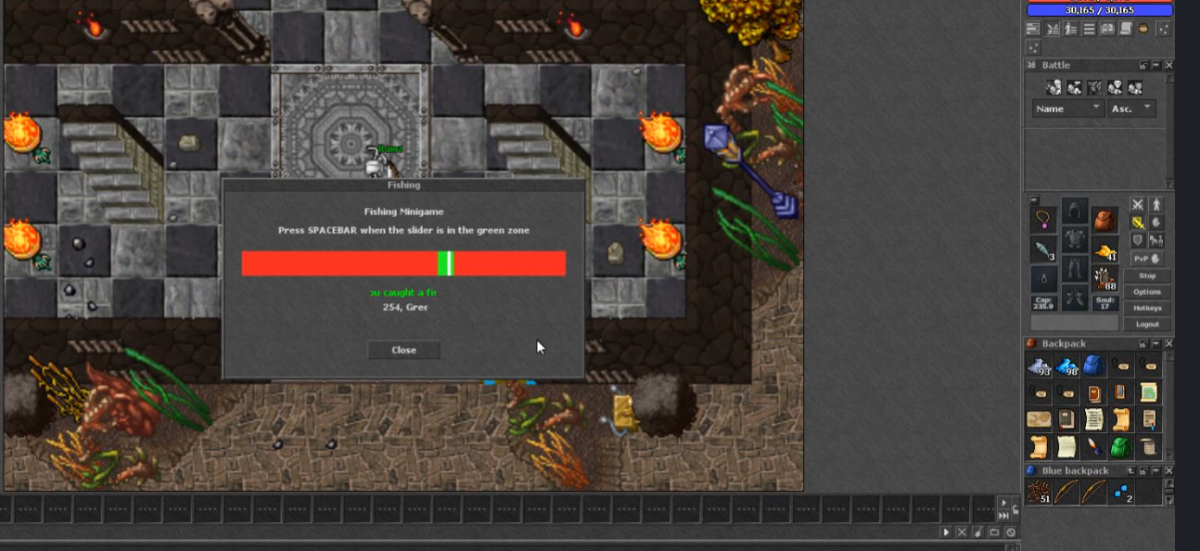Select the blue backpack inside Backpack
This screenshot has height=551, width=1200.
click(x=1094, y=367)
